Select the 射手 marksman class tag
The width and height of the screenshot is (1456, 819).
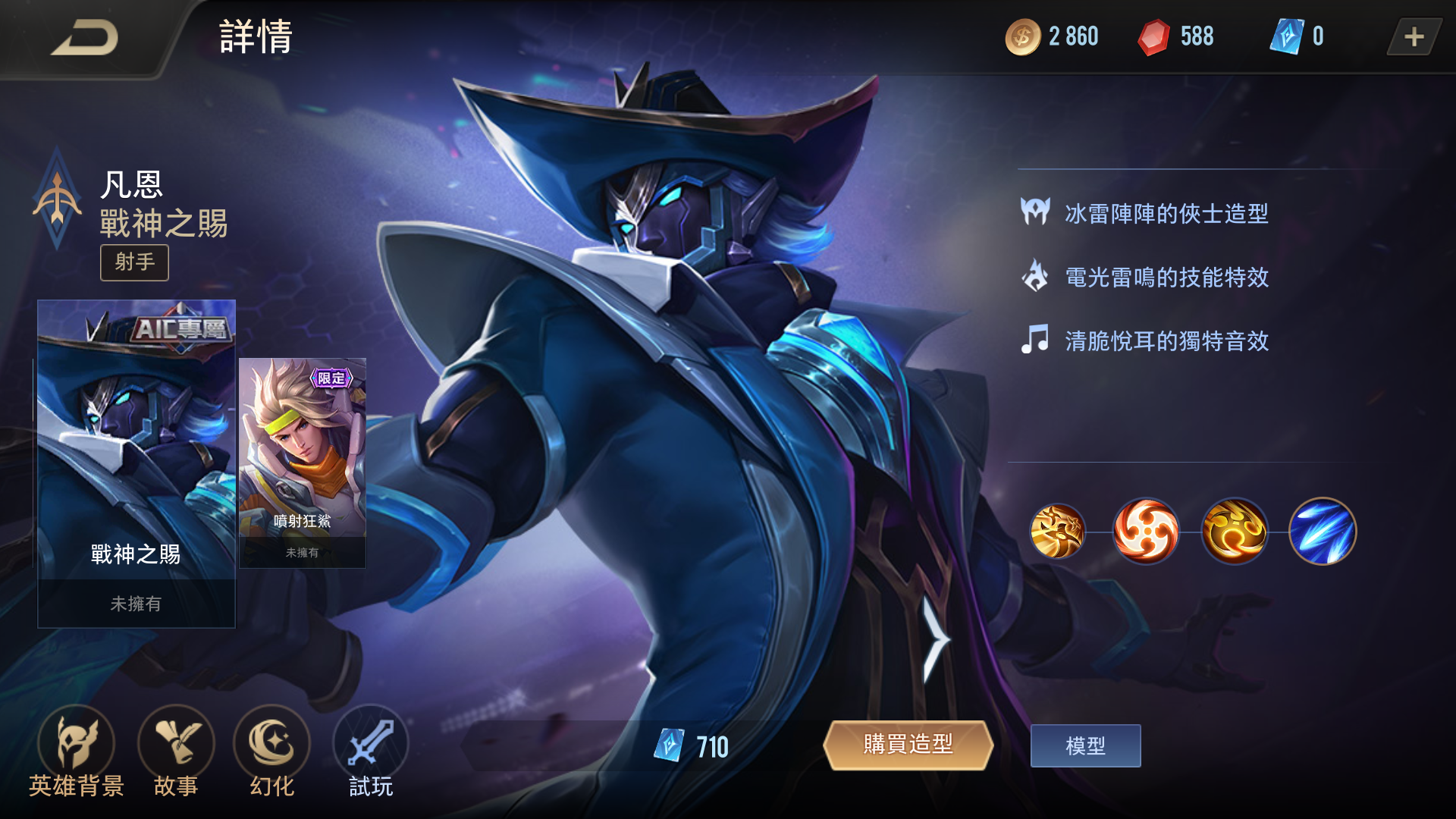coord(134,262)
